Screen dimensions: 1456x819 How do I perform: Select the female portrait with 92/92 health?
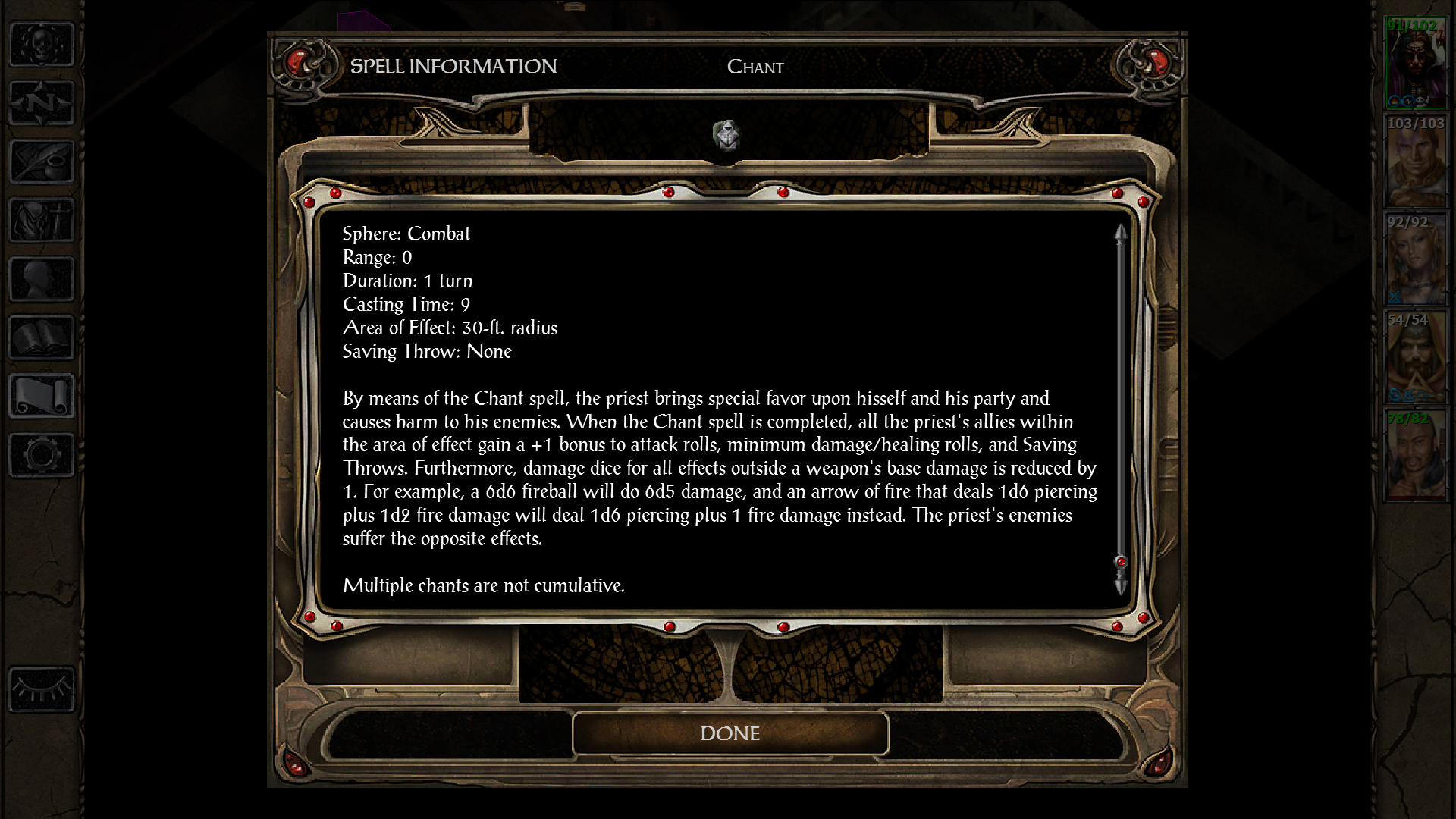tap(1415, 260)
